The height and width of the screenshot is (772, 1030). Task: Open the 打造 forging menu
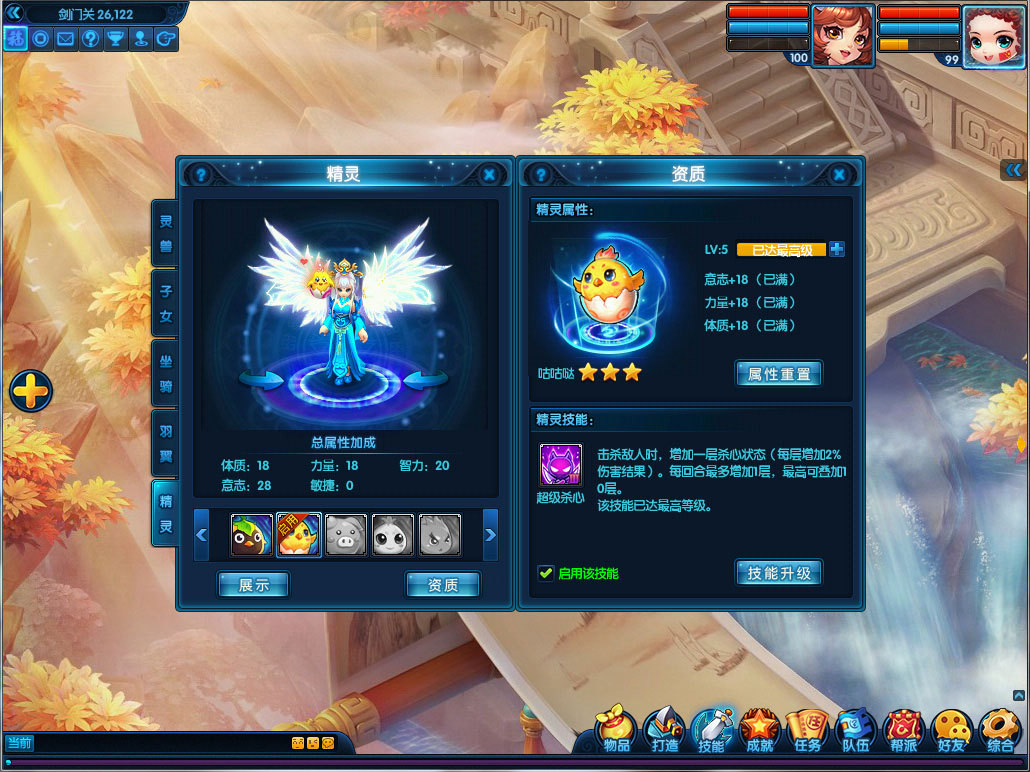pos(664,729)
